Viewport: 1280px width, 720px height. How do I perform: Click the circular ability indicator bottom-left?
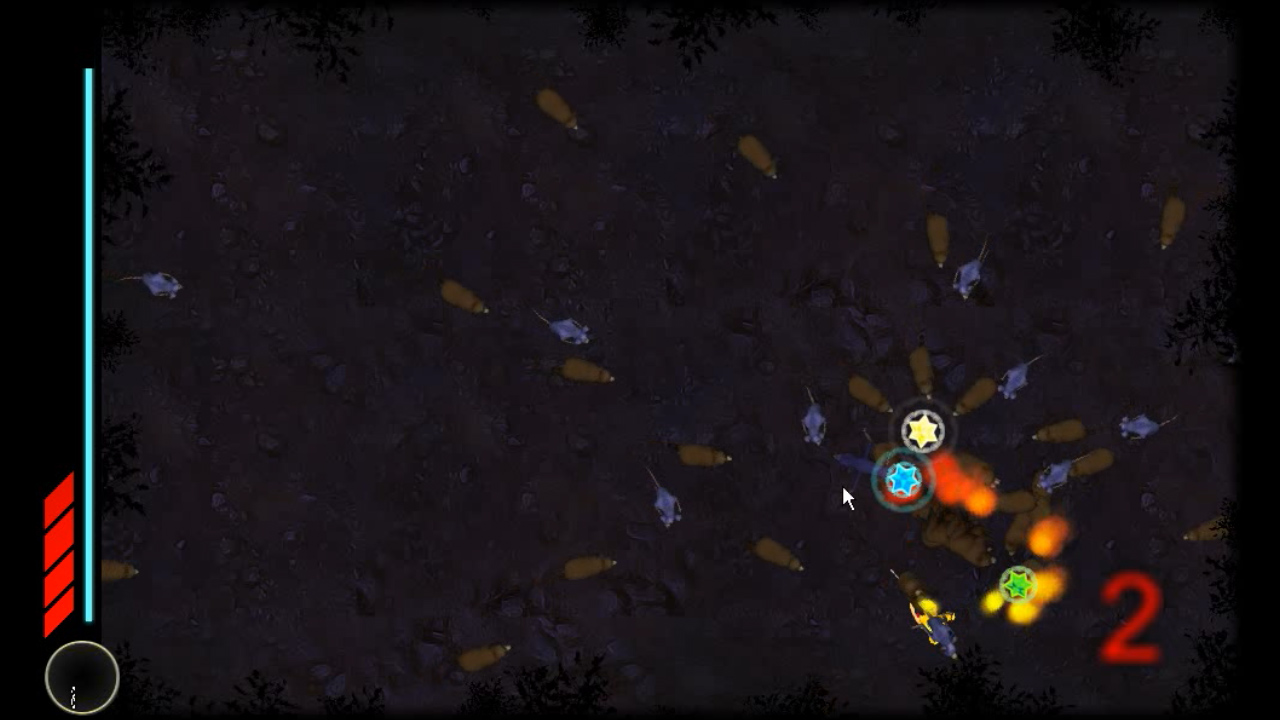tap(81, 678)
